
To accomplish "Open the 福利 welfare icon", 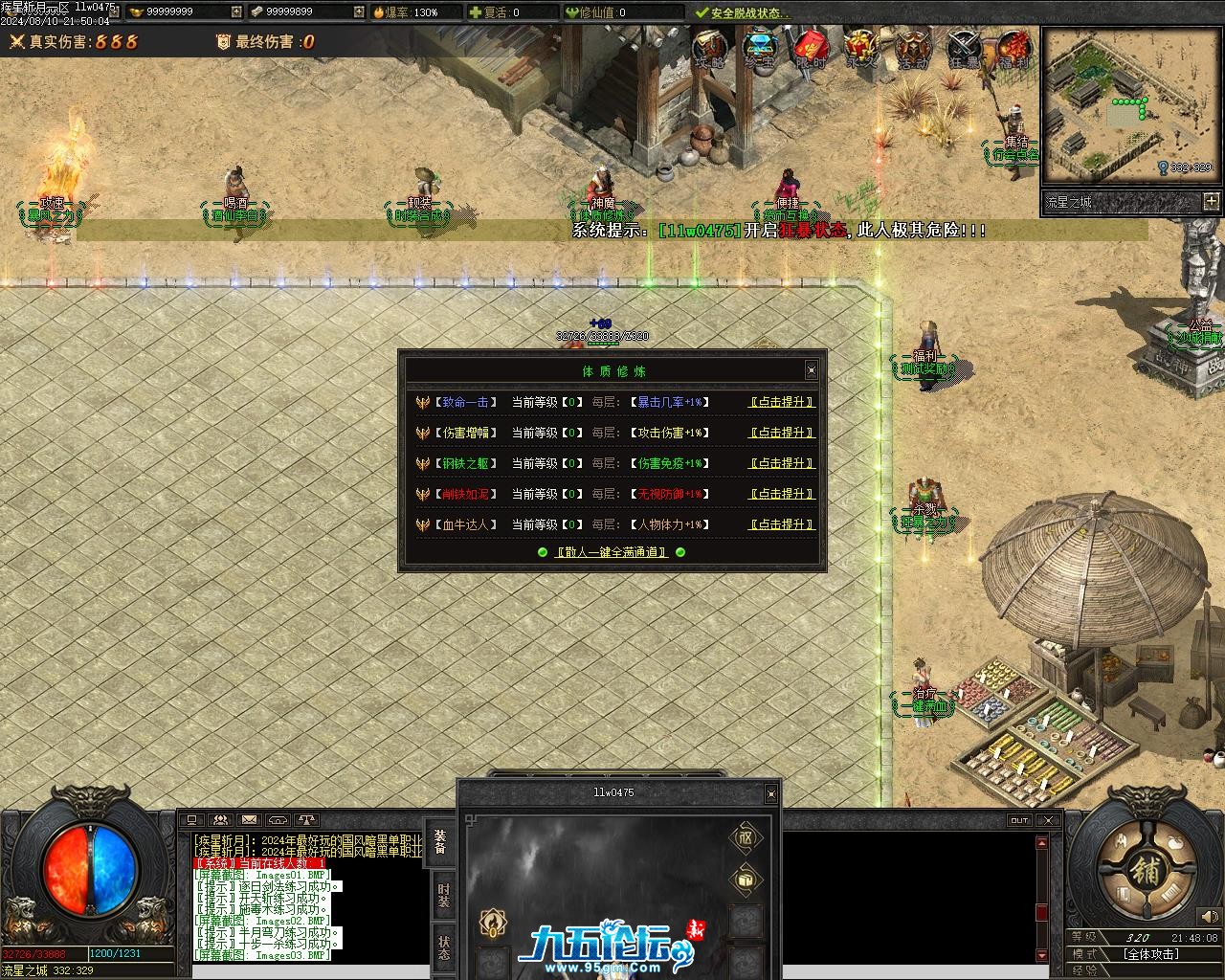I will (x=1013, y=48).
